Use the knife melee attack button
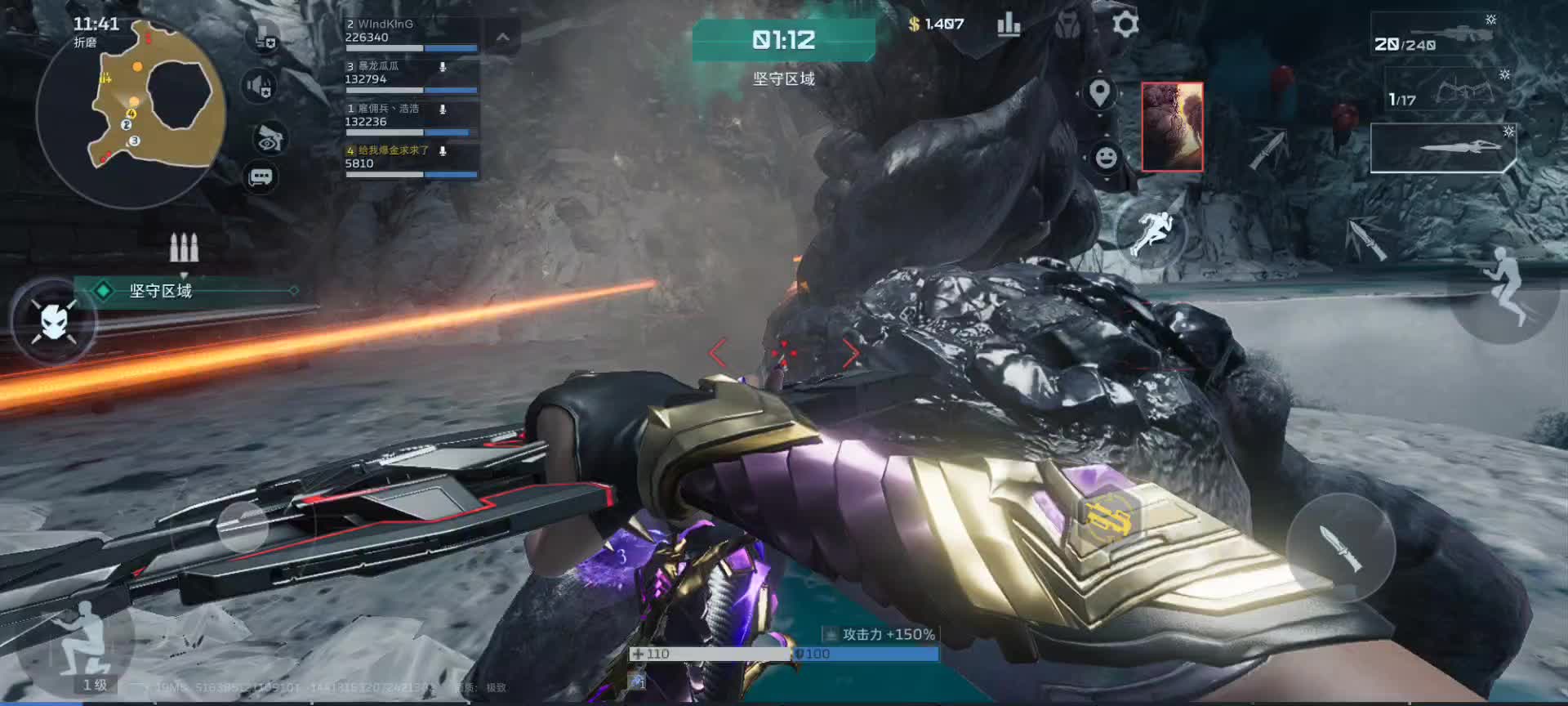The width and height of the screenshot is (1568, 706). tap(1340, 547)
